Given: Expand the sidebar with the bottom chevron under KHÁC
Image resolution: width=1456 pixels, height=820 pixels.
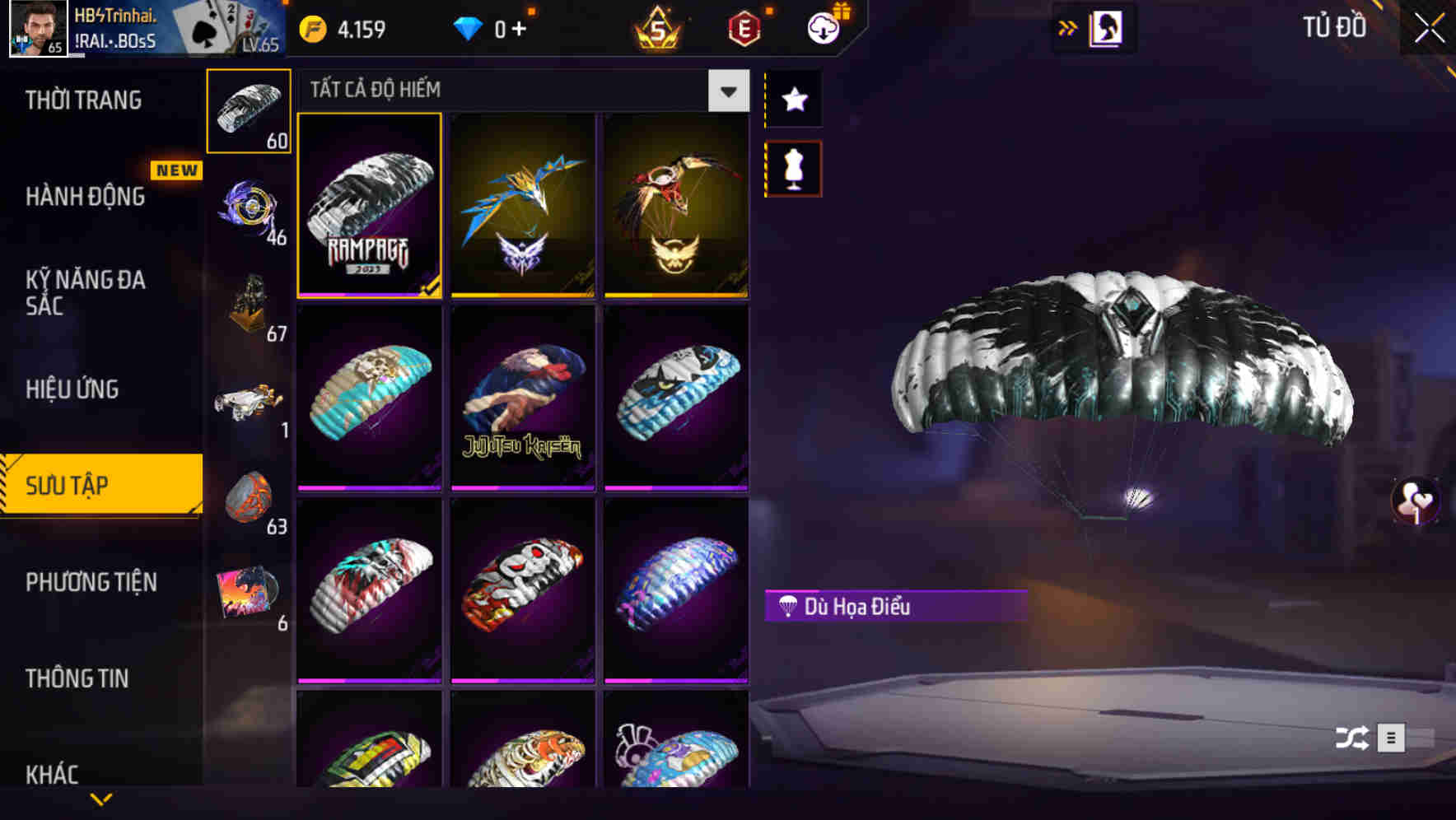Looking at the screenshot, I should click(x=102, y=799).
